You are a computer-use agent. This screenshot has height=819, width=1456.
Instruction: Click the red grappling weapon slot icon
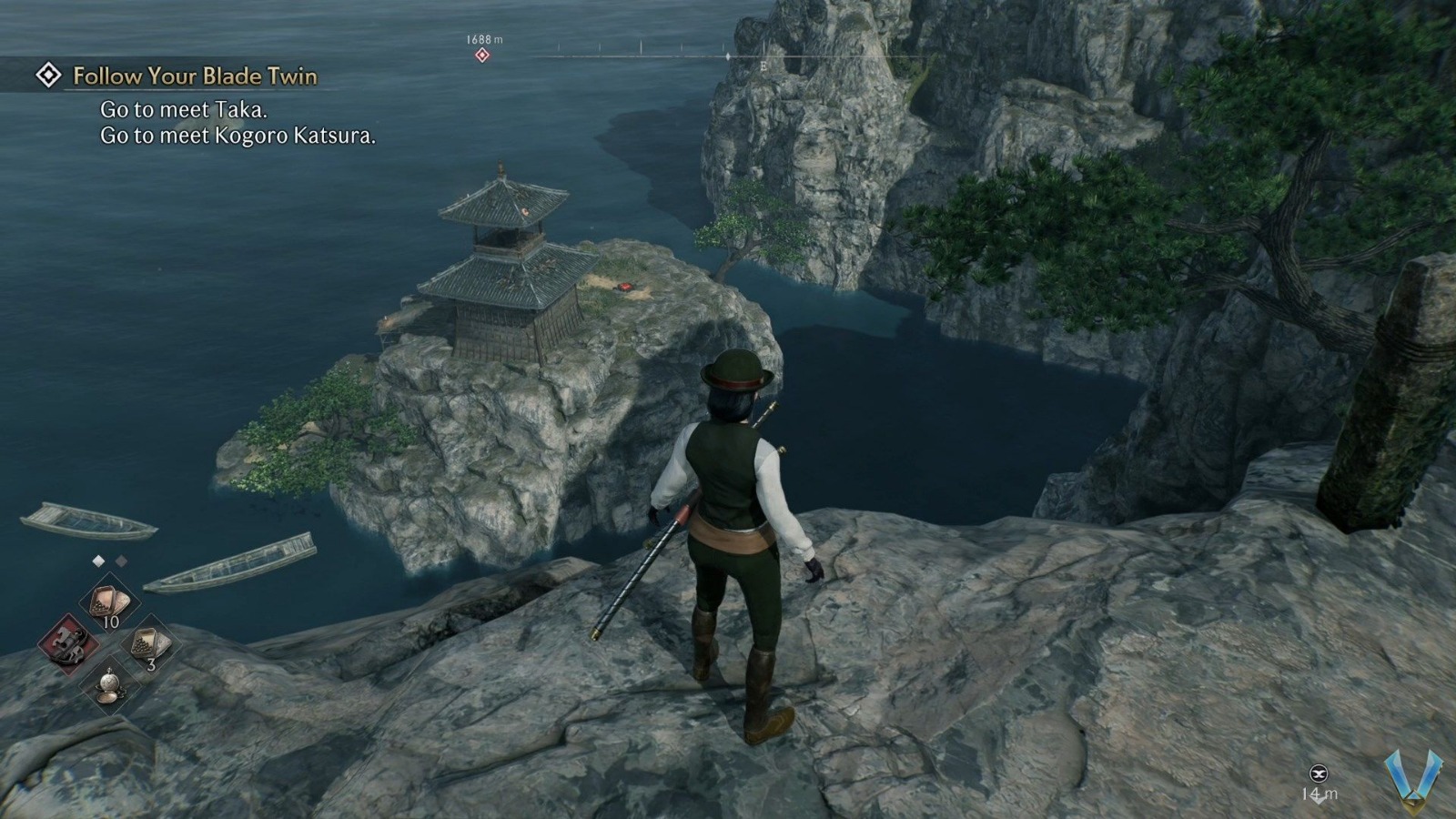68,644
